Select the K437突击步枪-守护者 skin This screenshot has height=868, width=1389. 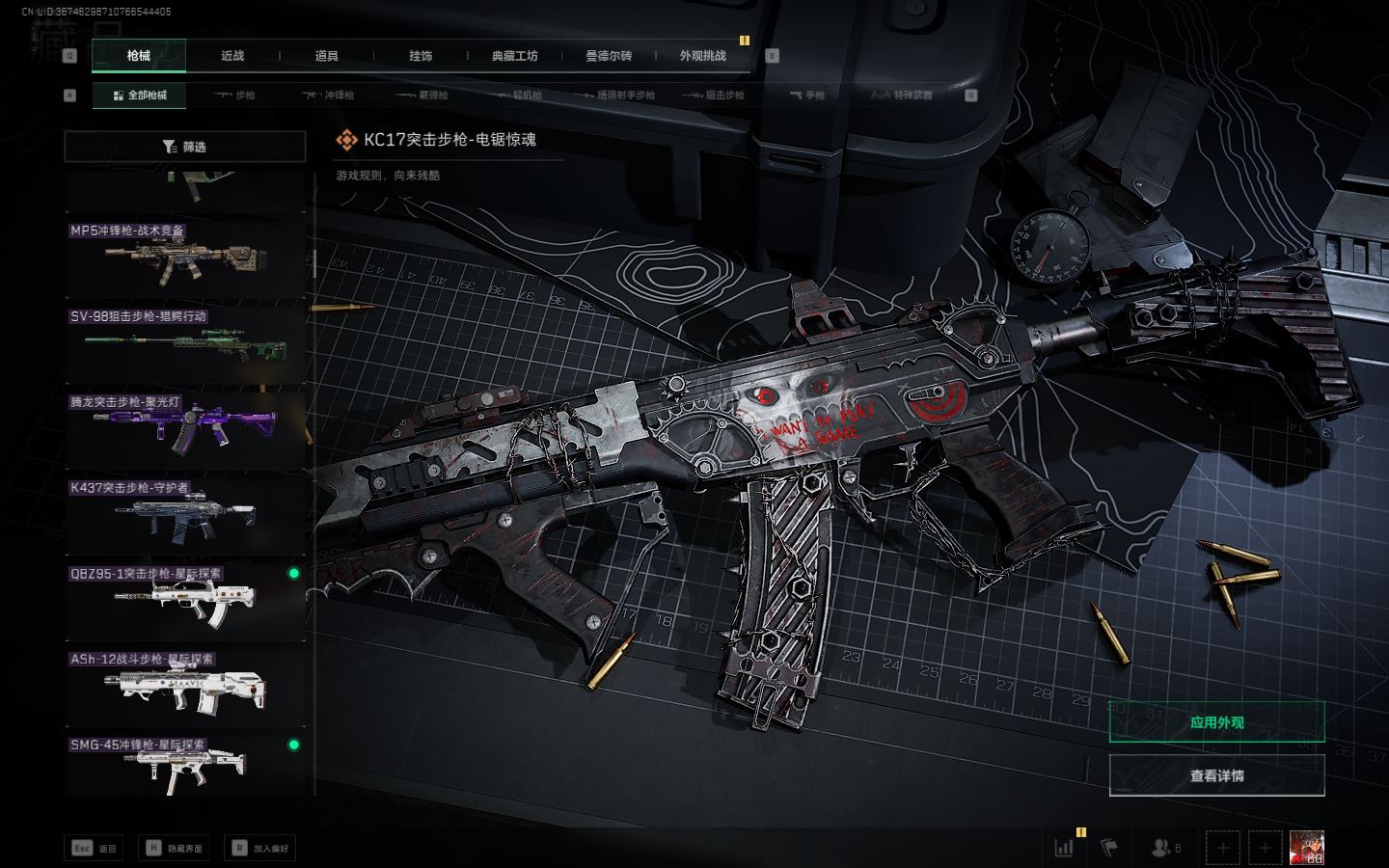(184, 514)
